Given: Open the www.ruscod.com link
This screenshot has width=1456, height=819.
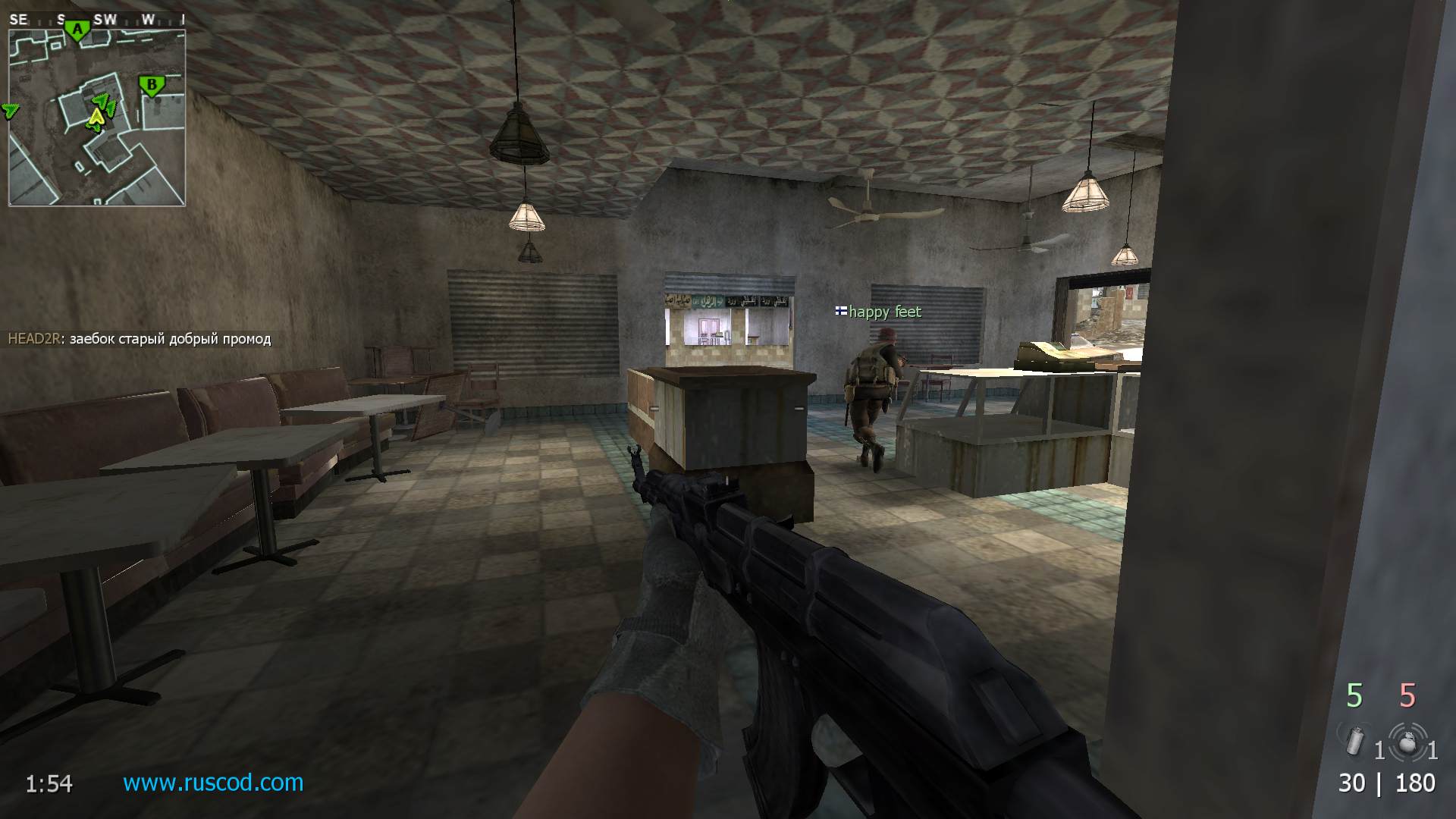Looking at the screenshot, I should pos(213,782).
